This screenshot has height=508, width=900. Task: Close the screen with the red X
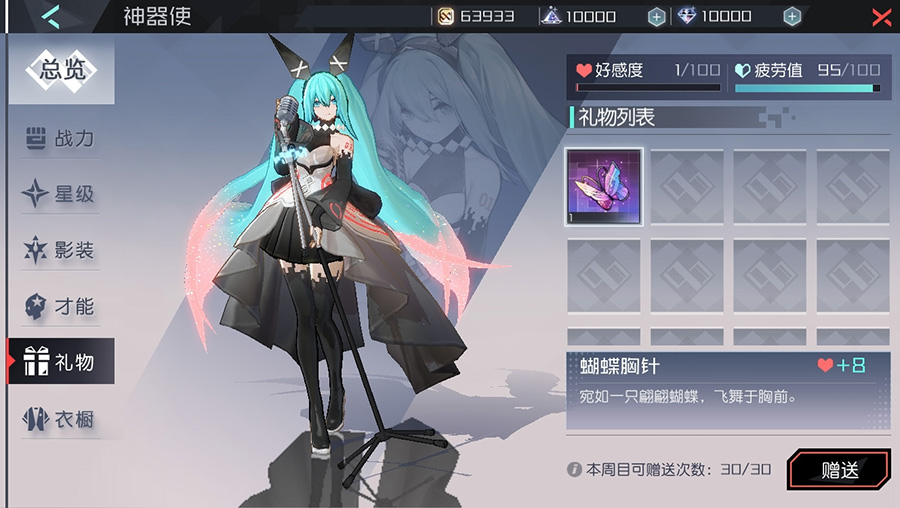point(881,16)
